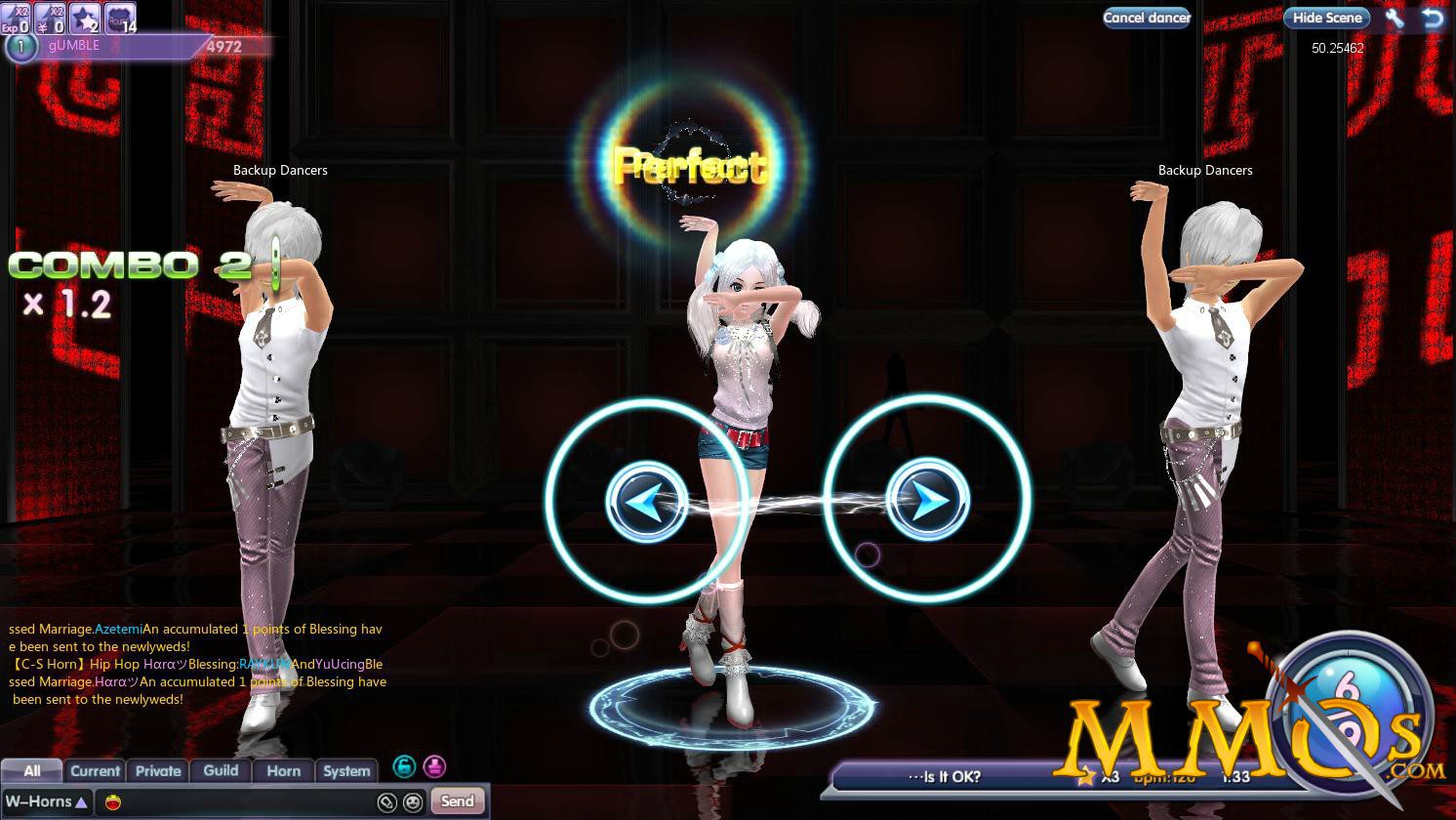
Task: Select the Private chat tab
Action: pyautogui.click(x=157, y=770)
